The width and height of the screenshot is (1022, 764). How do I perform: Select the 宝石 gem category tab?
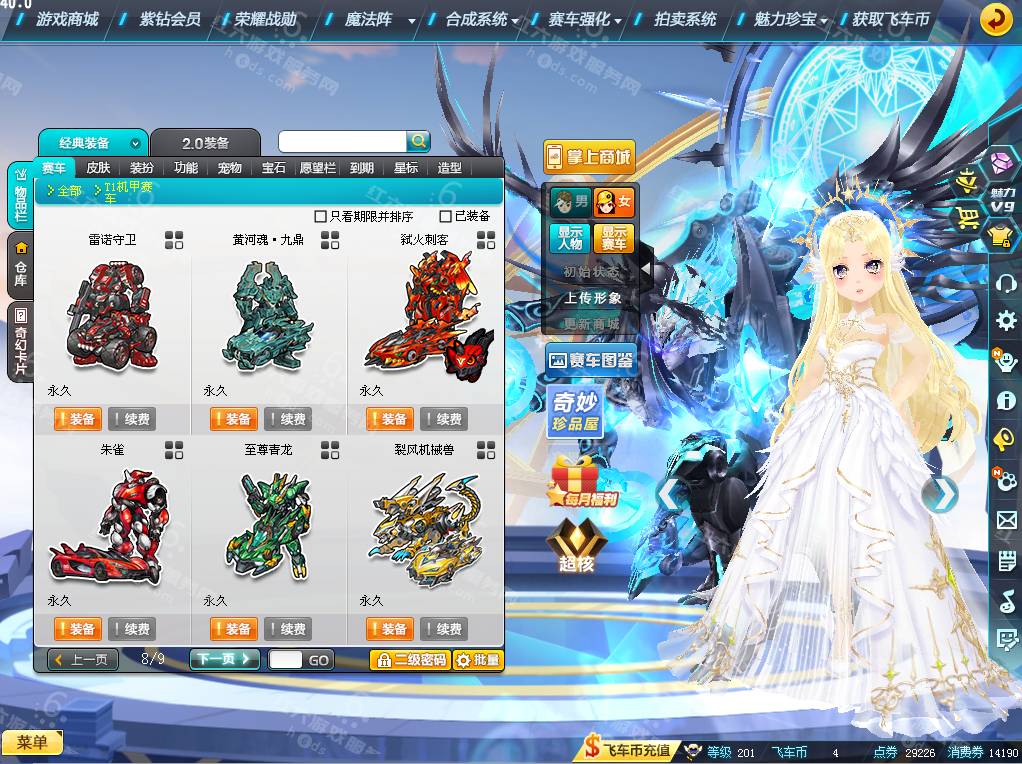[274, 168]
